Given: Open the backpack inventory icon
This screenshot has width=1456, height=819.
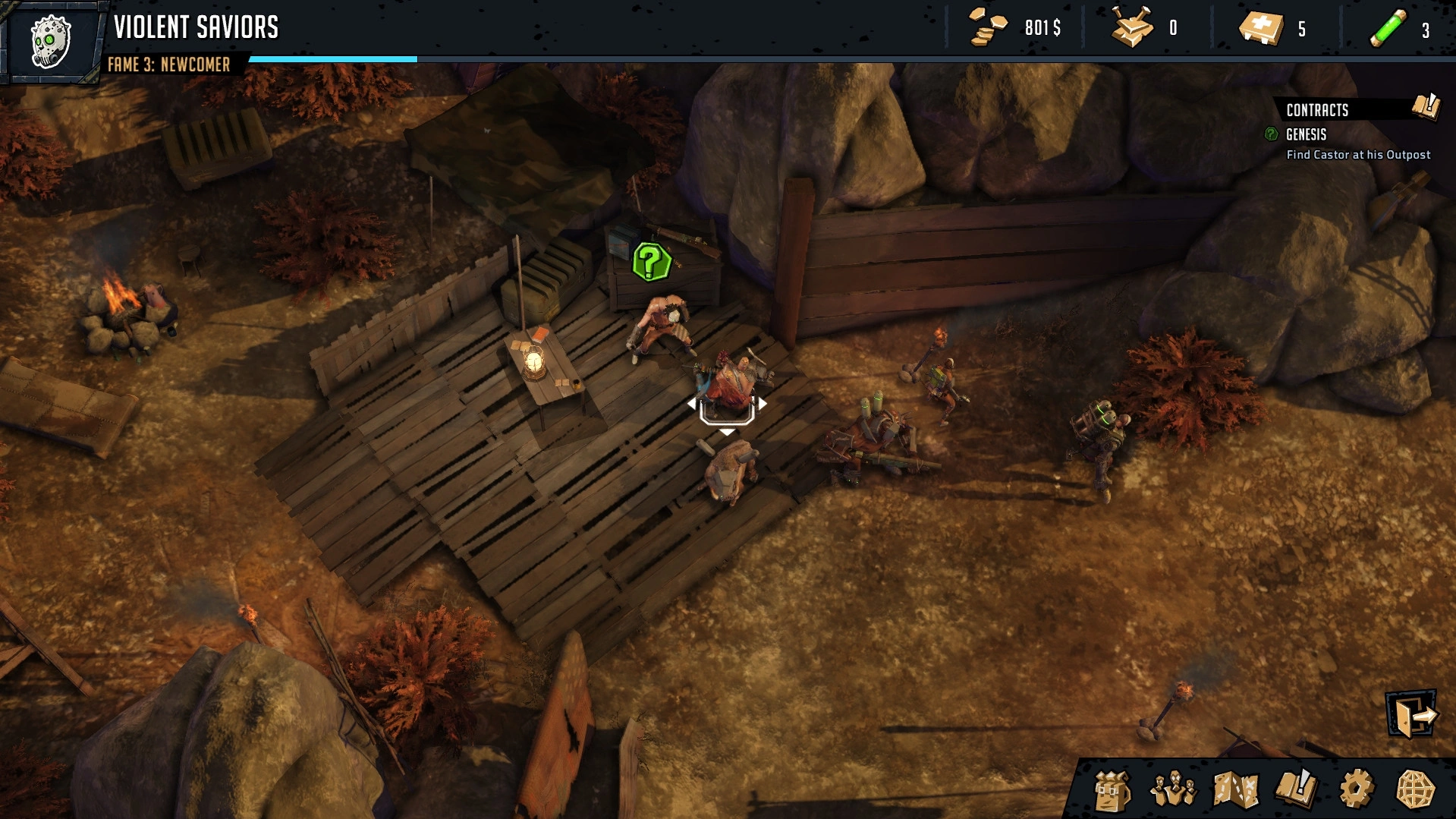Looking at the screenshot, I should 1112,790.
